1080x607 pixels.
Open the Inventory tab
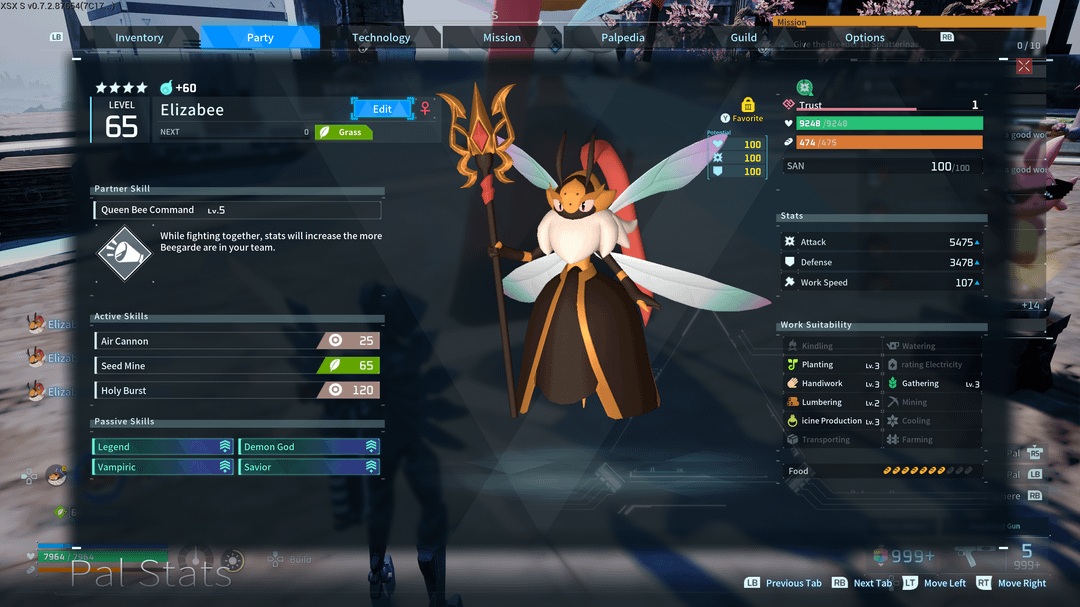pos(139,38)
